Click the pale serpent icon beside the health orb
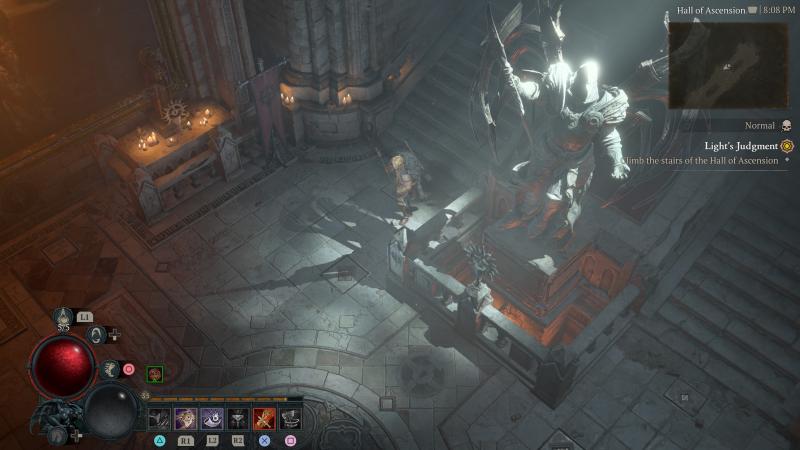Image resolution: width=800 pixels, height=450 pixels. pos(109,369)
